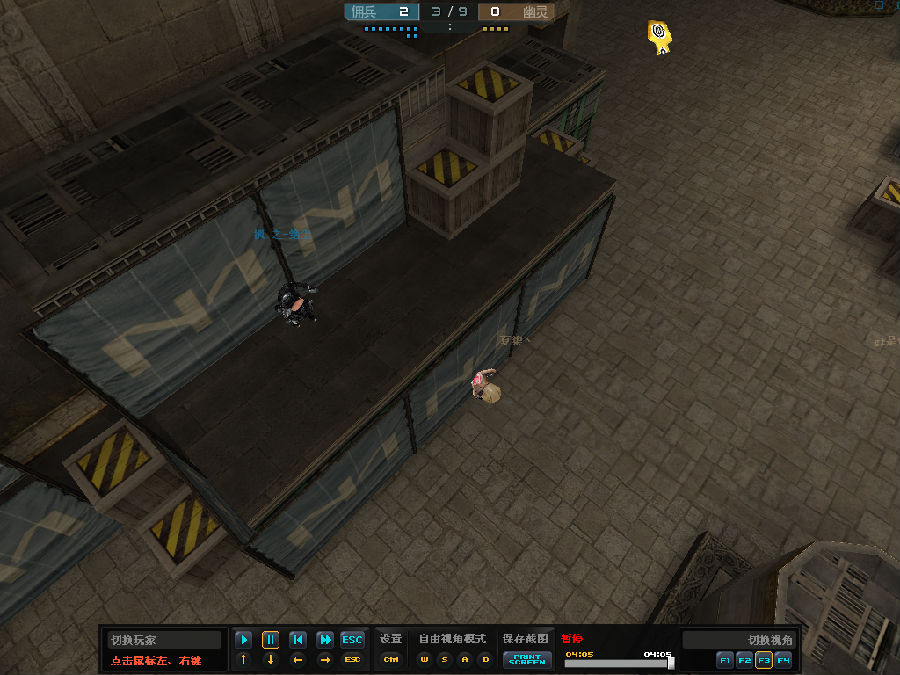
Task: Exit the replay using the blue ESC button
Action: tap(352, 639)
